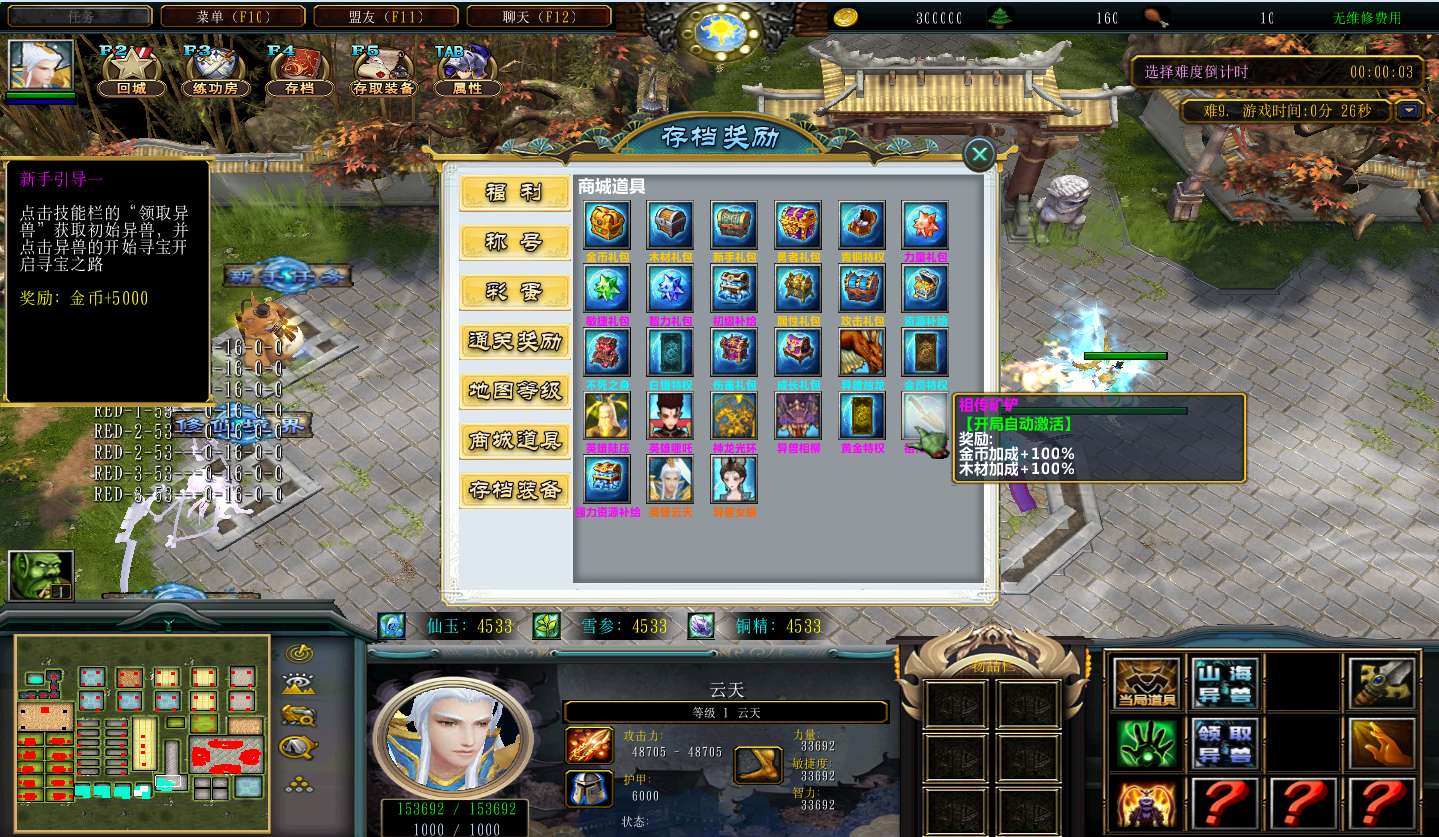The width and height of the screenshot is (1439, 837).
Task: Select the 神龙光环 golden dragon item
Action: click(735, 415)
